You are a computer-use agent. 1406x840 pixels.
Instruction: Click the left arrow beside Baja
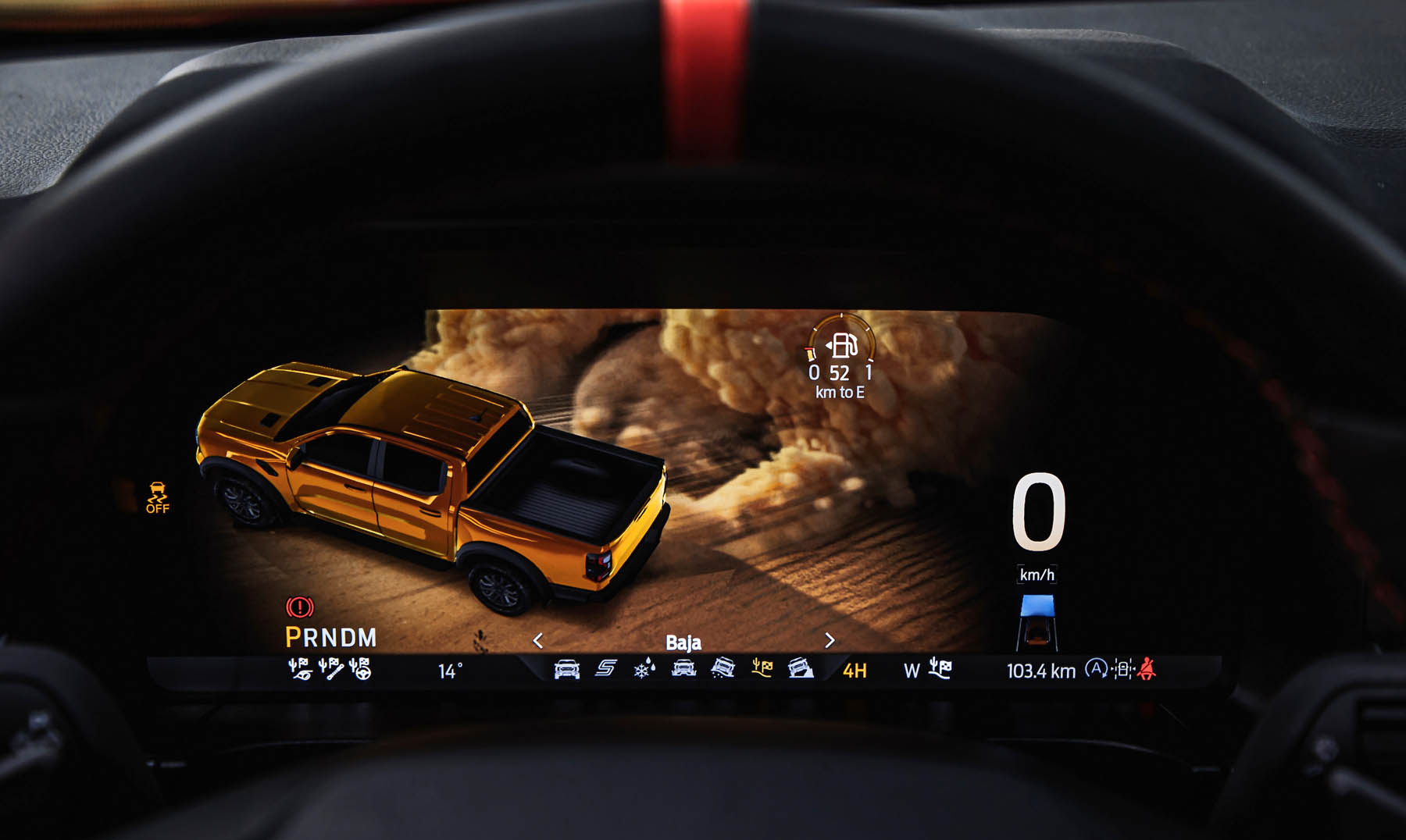point(538,641)
